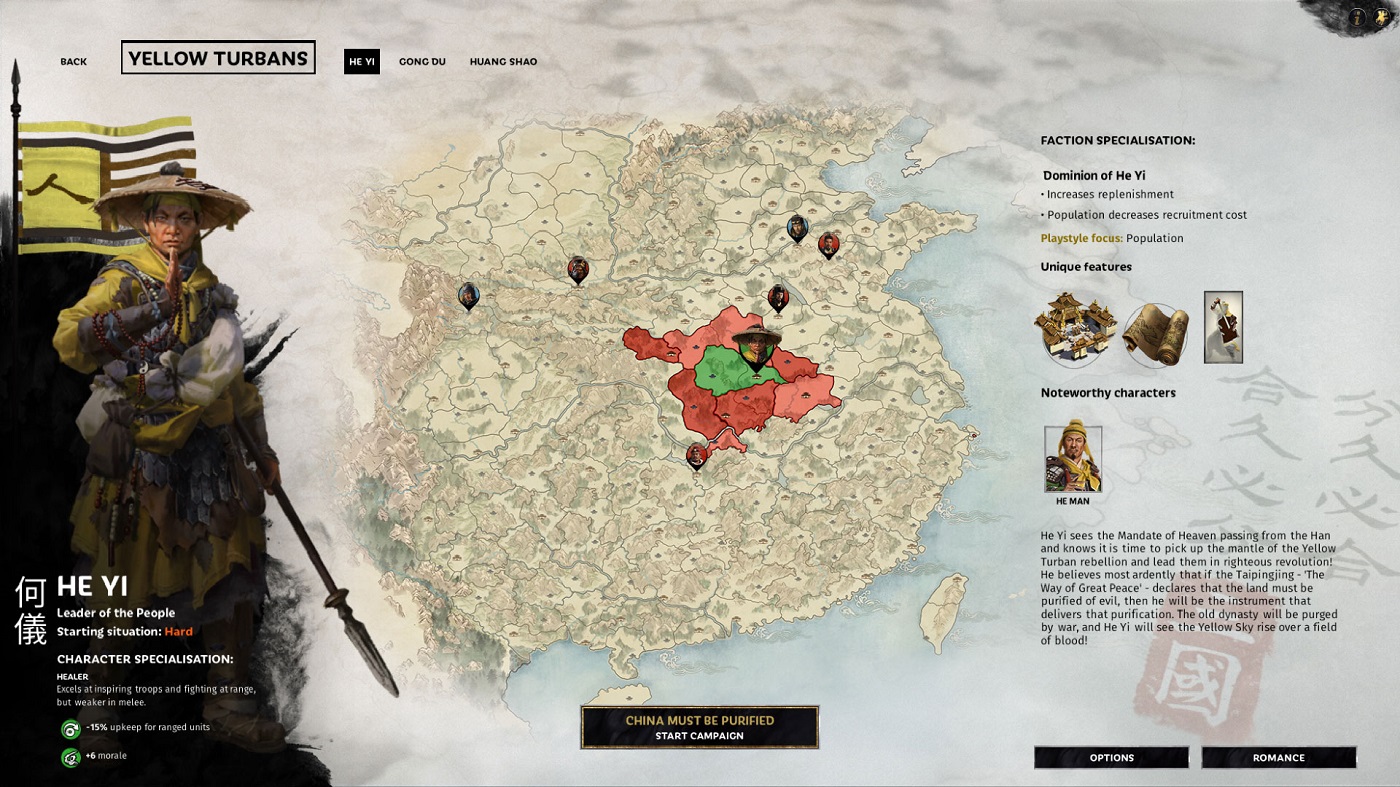Screen dimensions: 1400x787
Task: Click the -15% ranged upkeep bonus icon
Action: 69,731
